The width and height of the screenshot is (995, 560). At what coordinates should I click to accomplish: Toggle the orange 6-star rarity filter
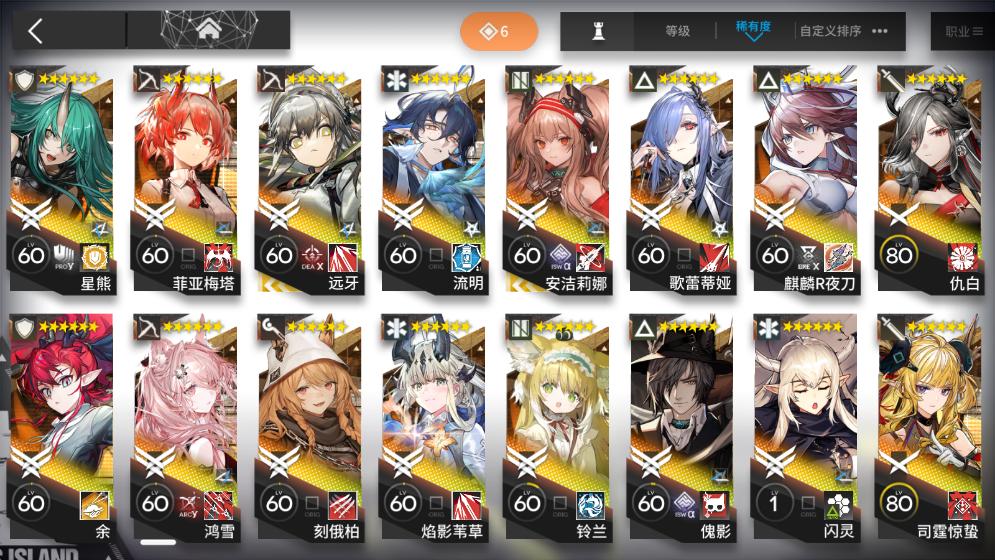coord(498,32)
